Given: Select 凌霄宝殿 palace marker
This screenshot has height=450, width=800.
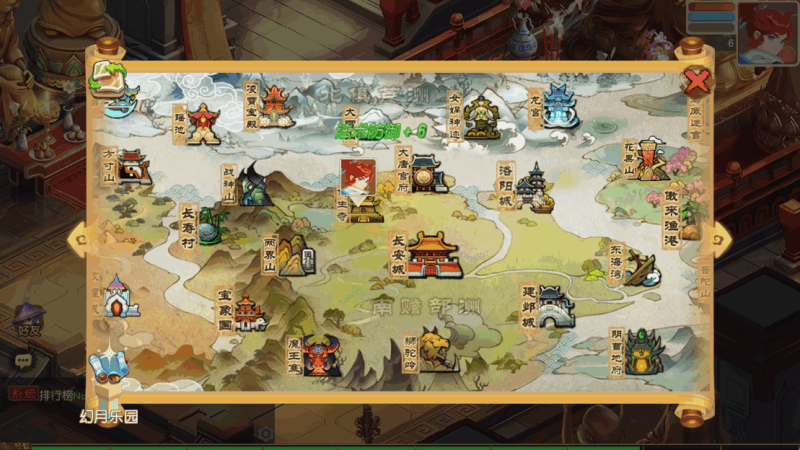Looking at the screenshot, I should (x=275, y=105).
